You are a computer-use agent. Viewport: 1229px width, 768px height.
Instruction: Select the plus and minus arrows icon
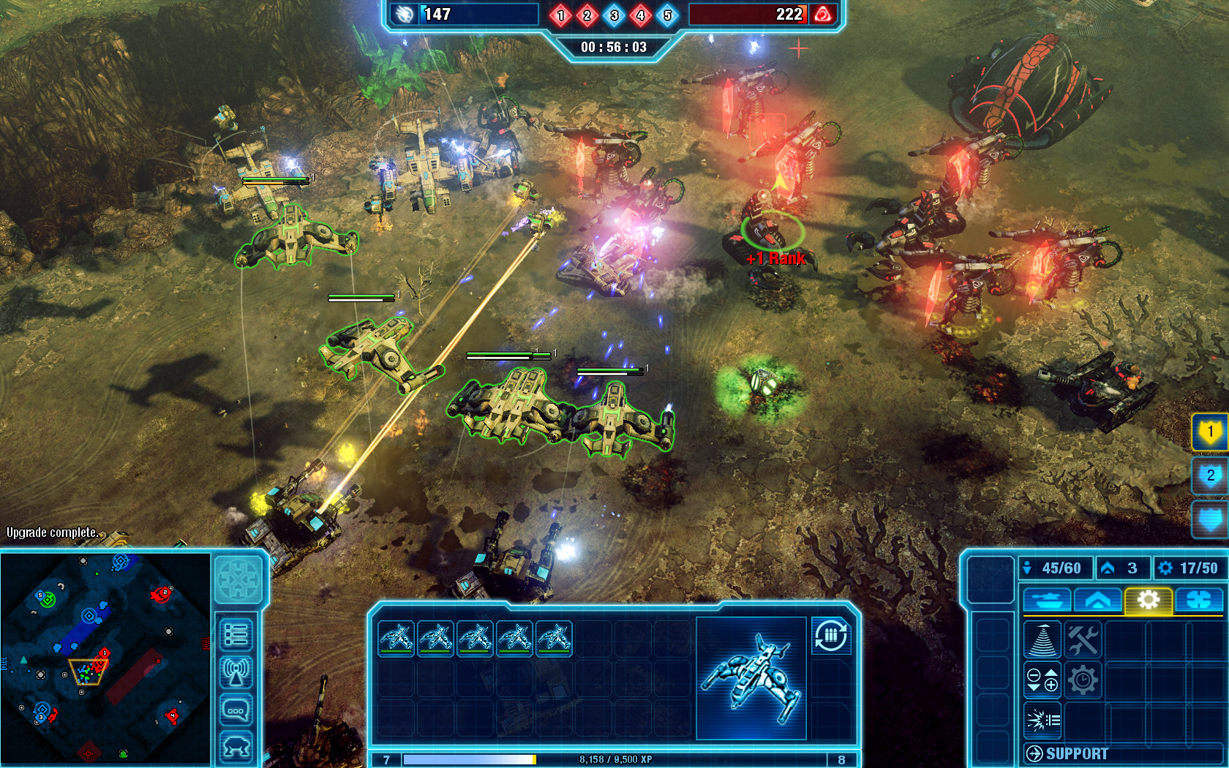(x=1043, y=680)
